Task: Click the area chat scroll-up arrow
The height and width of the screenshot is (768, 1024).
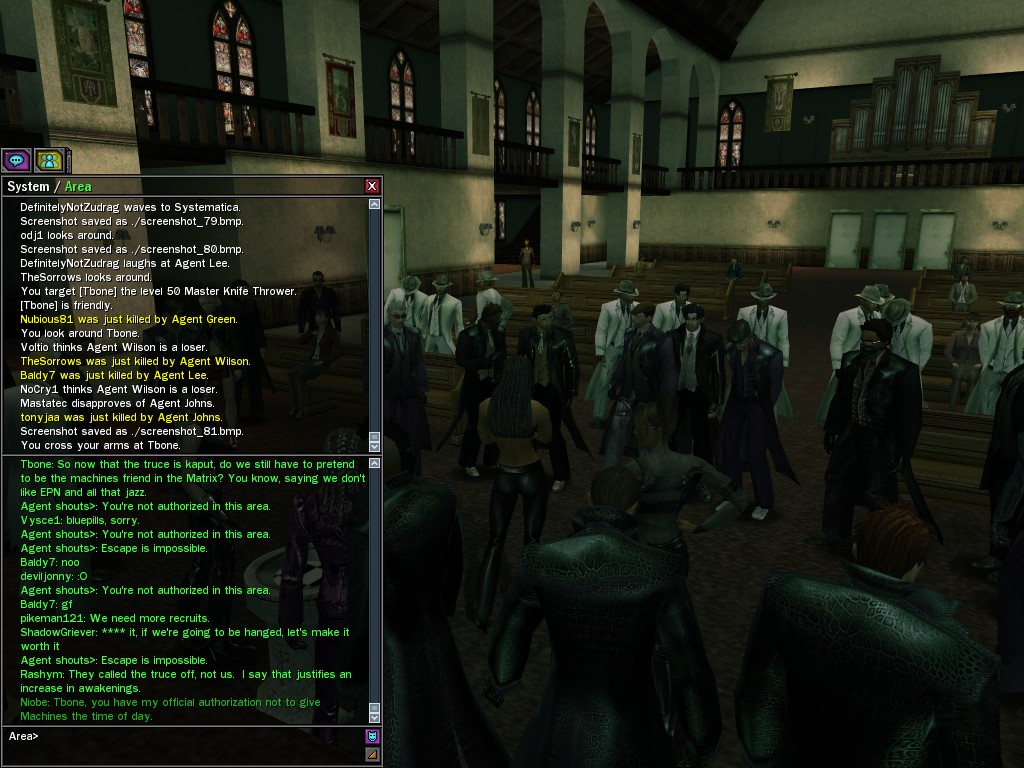Action: pyautogui.click(x=375, y=463)
